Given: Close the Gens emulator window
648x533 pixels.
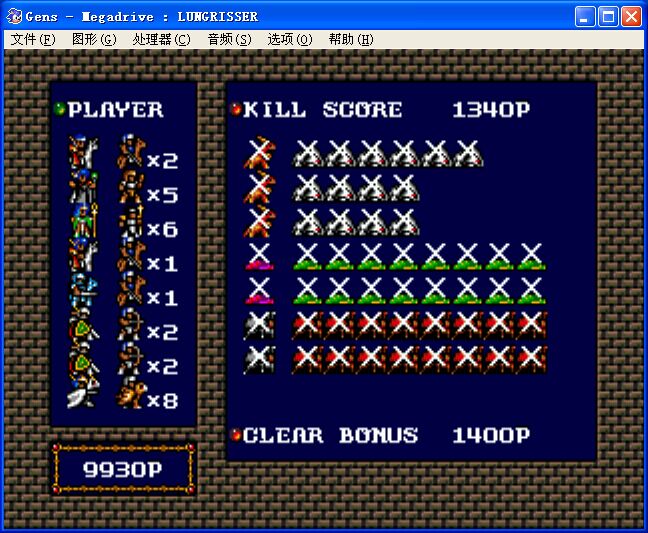Looking at the screenshot, I should click(631, 16).
